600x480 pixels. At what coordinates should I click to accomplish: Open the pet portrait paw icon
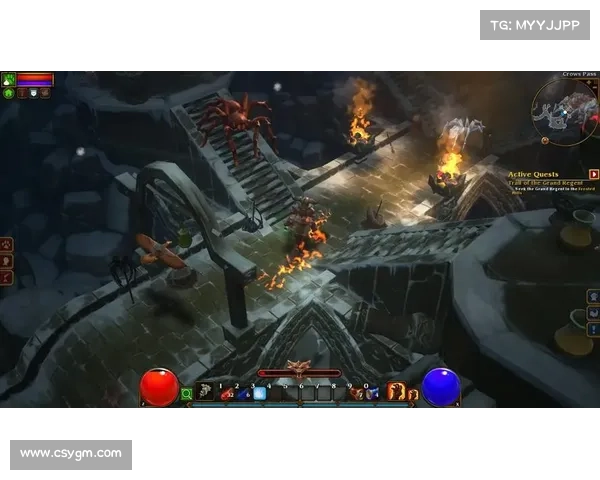coord(9,78)
